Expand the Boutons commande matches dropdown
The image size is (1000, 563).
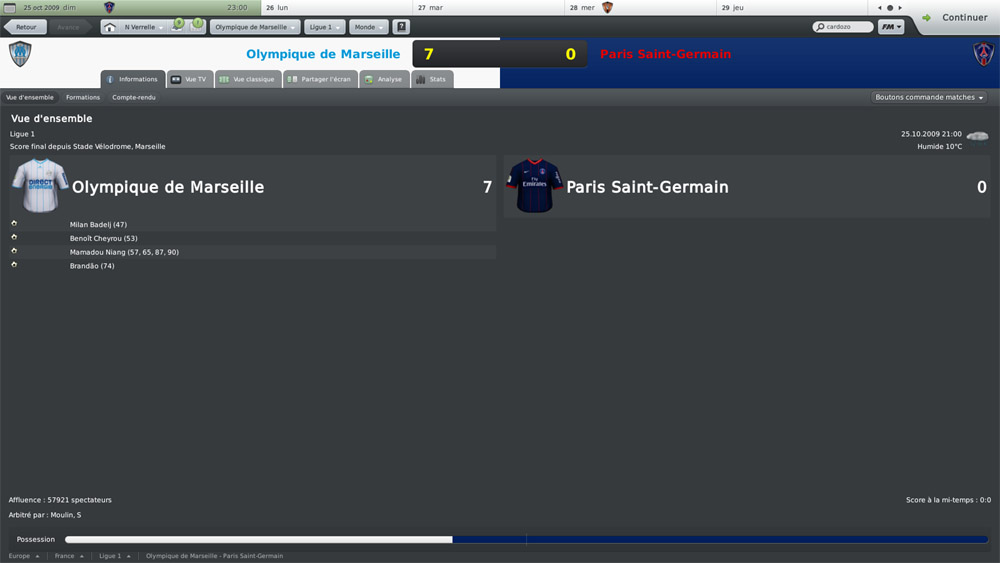(x=929, y=98)
